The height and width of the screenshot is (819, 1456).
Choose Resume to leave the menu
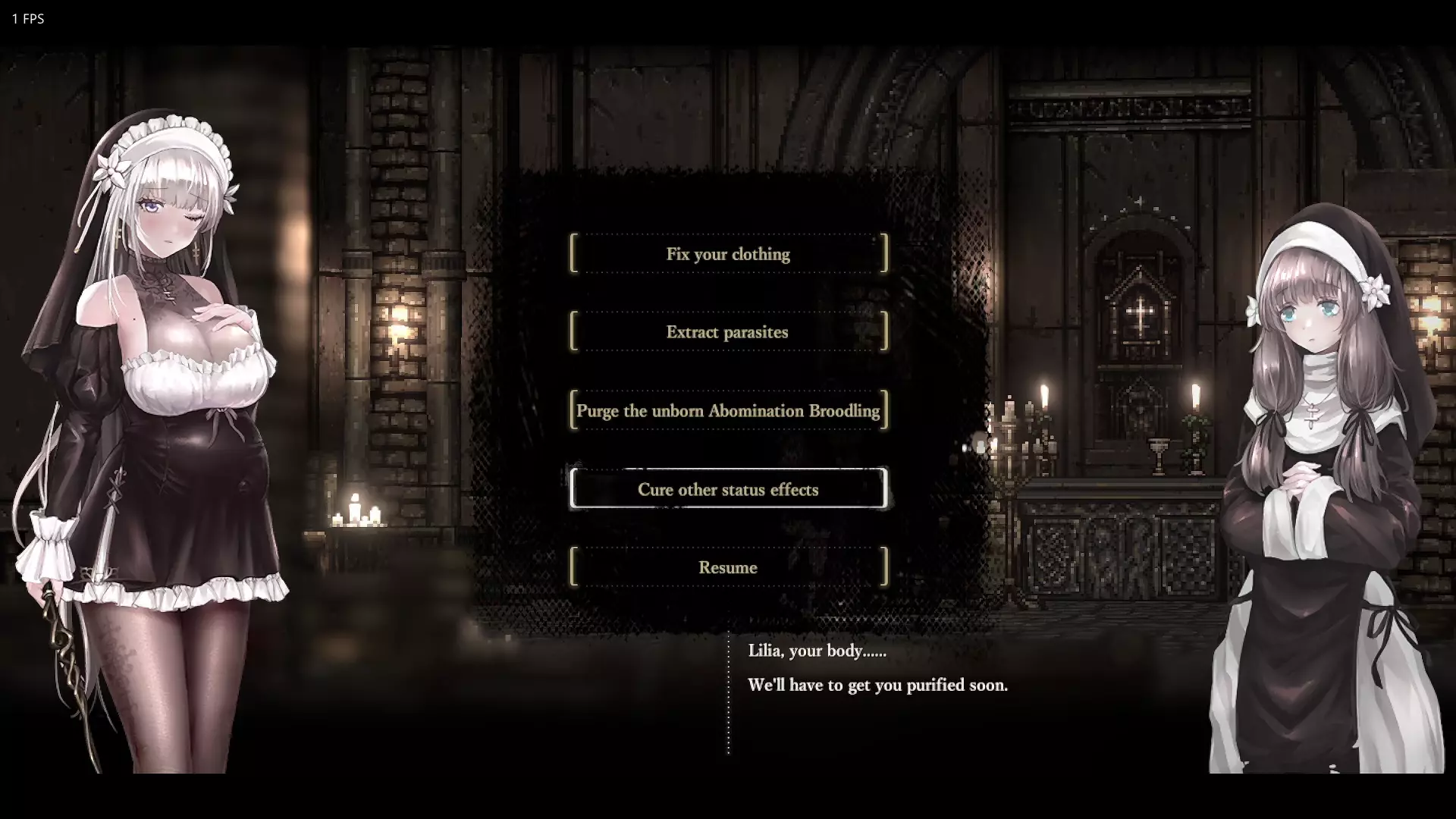pos(728,567)
